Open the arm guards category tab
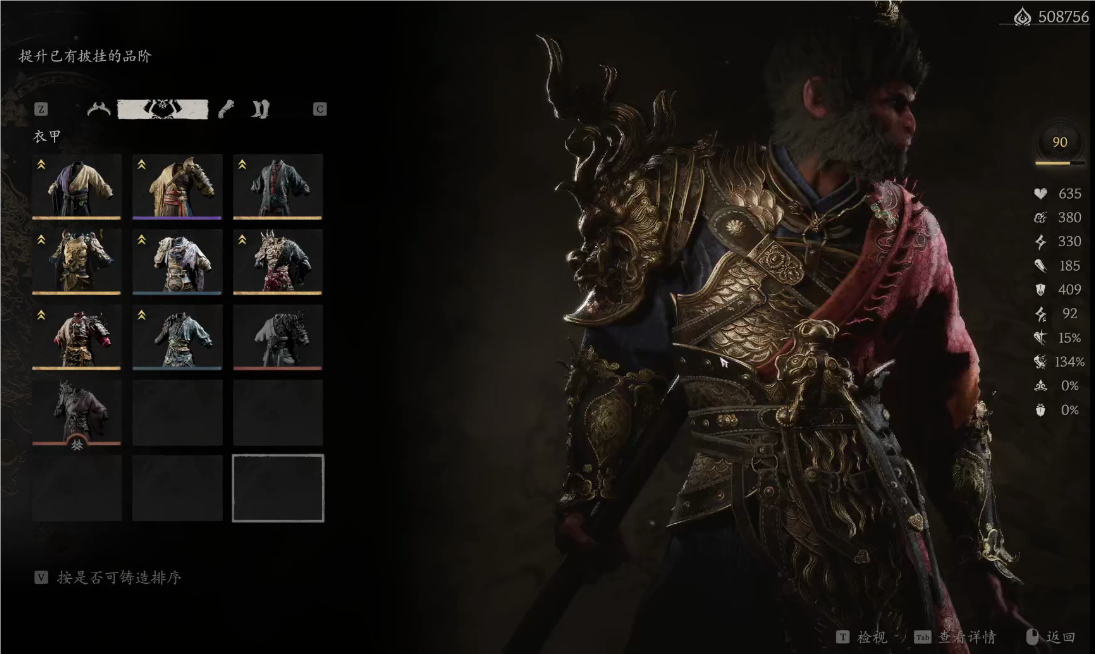This screenshot has width=1095, height=654. click(227, 109)
